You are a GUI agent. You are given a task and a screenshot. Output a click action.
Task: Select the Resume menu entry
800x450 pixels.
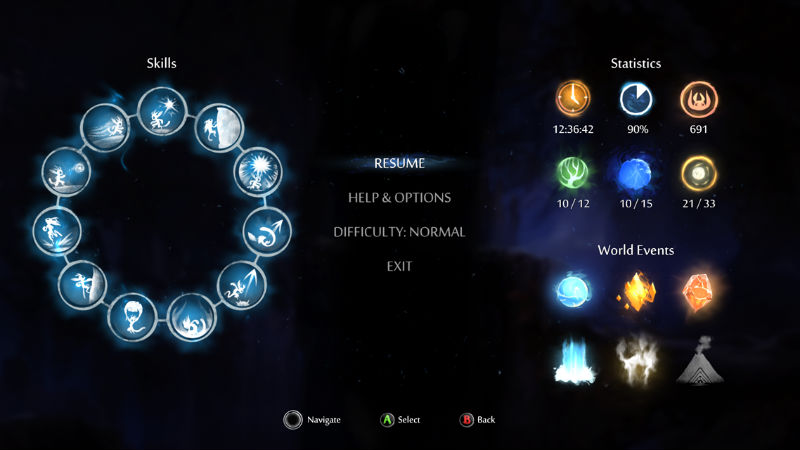point(399,163)
